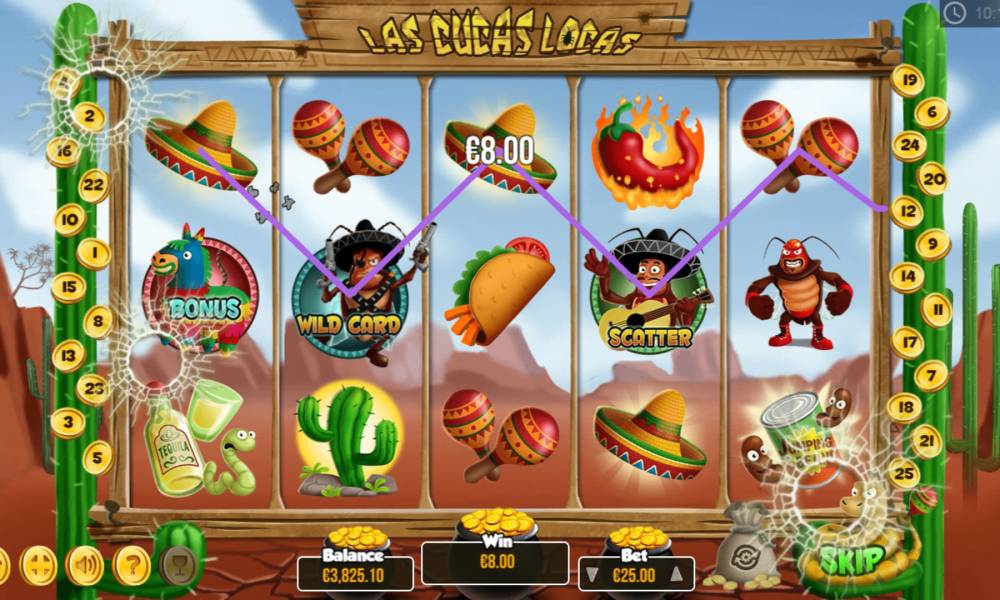Choose payline coin number 25
Image resolution: width=1000 pixels, height=600 pixels.
tap(905, 473)
